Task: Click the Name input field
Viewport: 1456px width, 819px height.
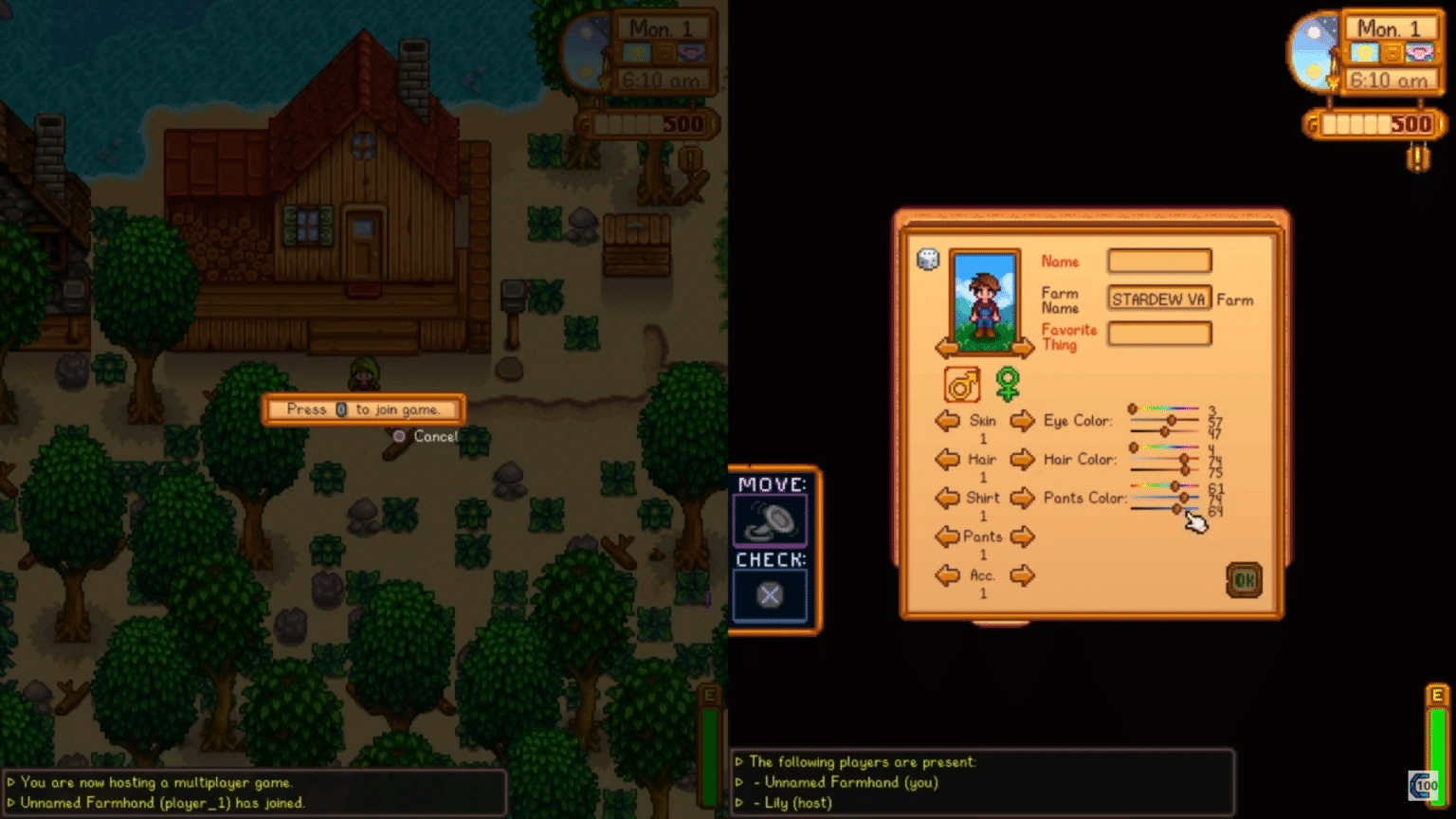Action: click(1157, 261)
